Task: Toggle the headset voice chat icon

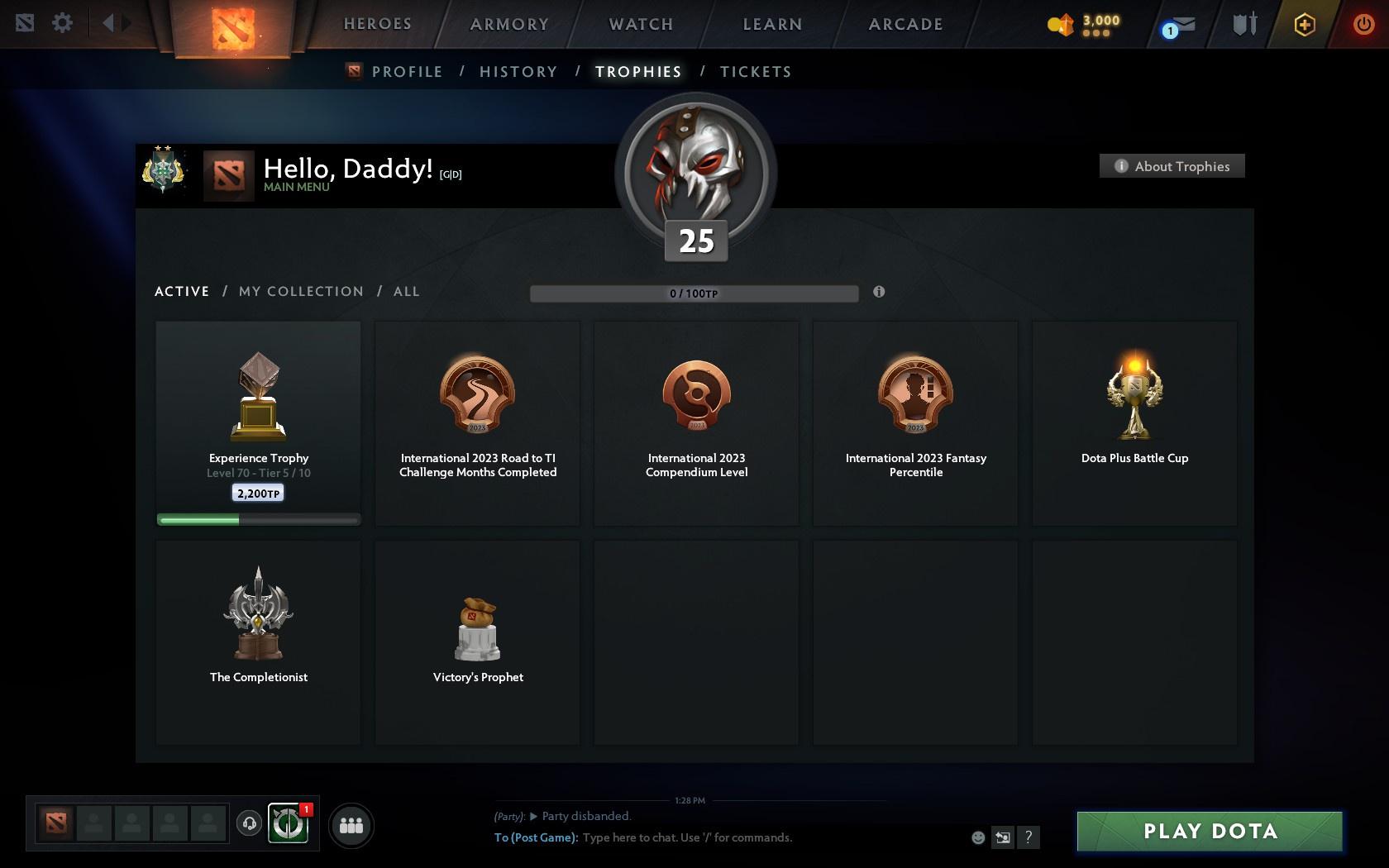Action: (250, 824)
